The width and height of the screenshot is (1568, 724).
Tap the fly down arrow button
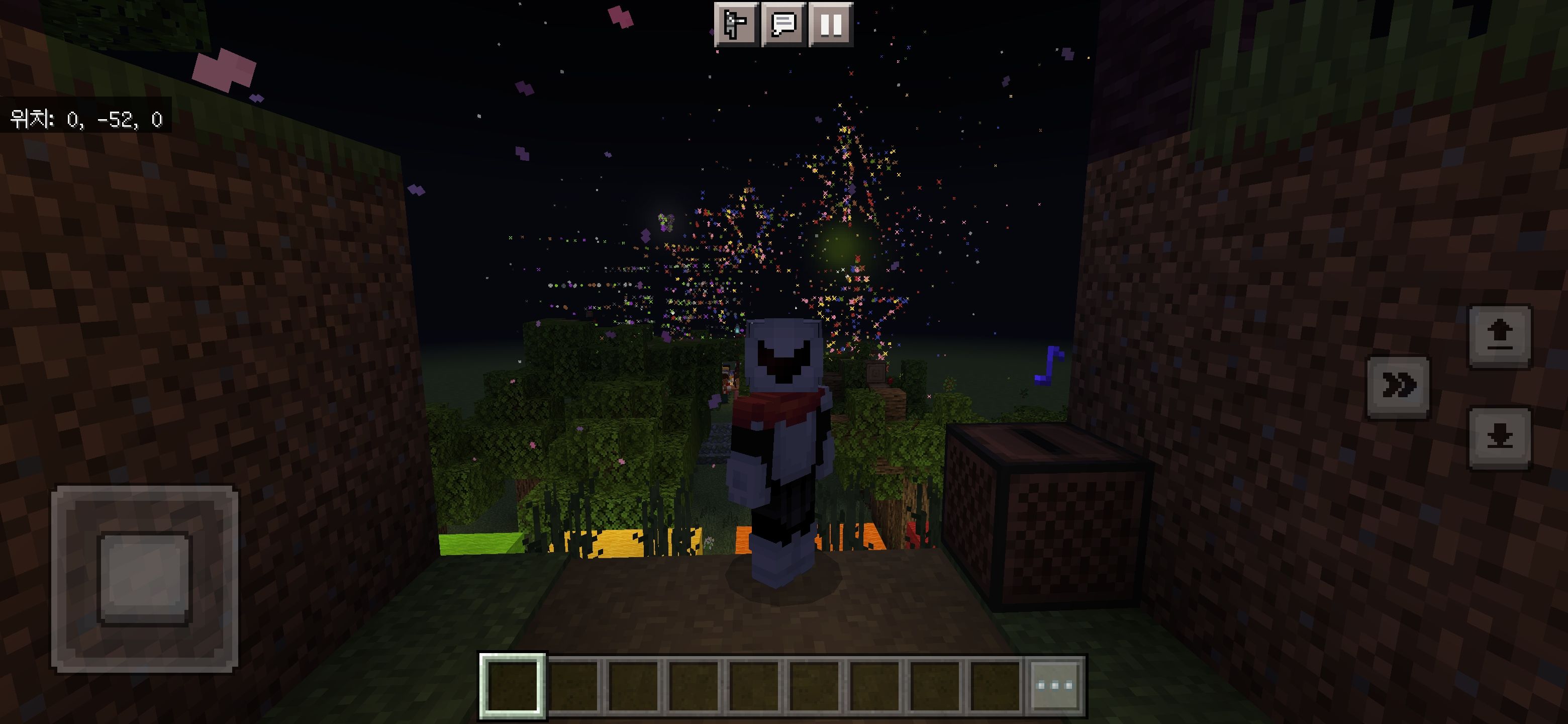pos(1499,437)
